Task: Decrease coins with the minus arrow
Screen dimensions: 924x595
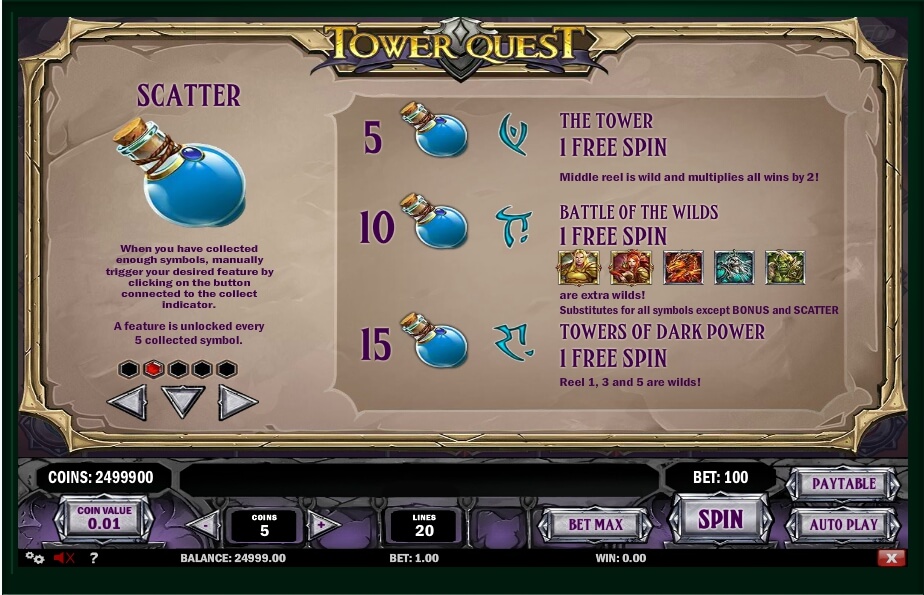Action: coord(204,524)
